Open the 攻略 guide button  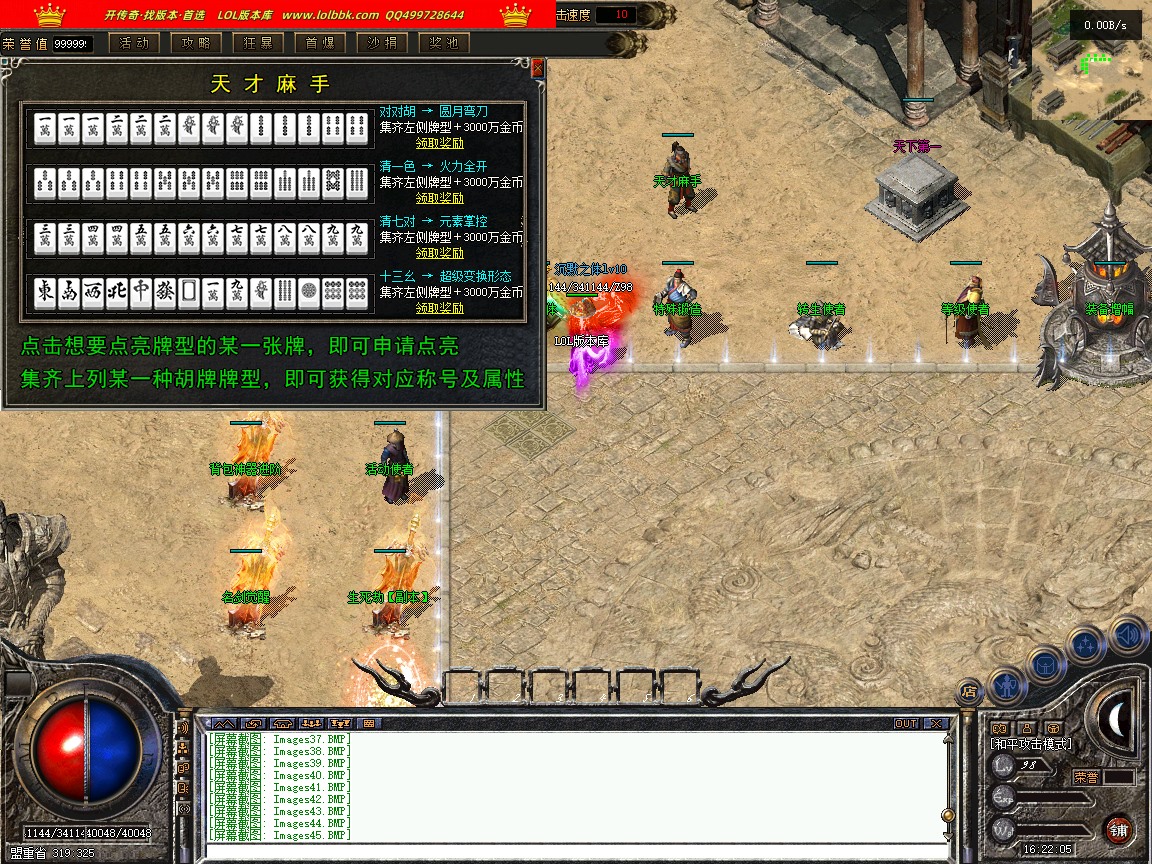click(x=195, y=43)
